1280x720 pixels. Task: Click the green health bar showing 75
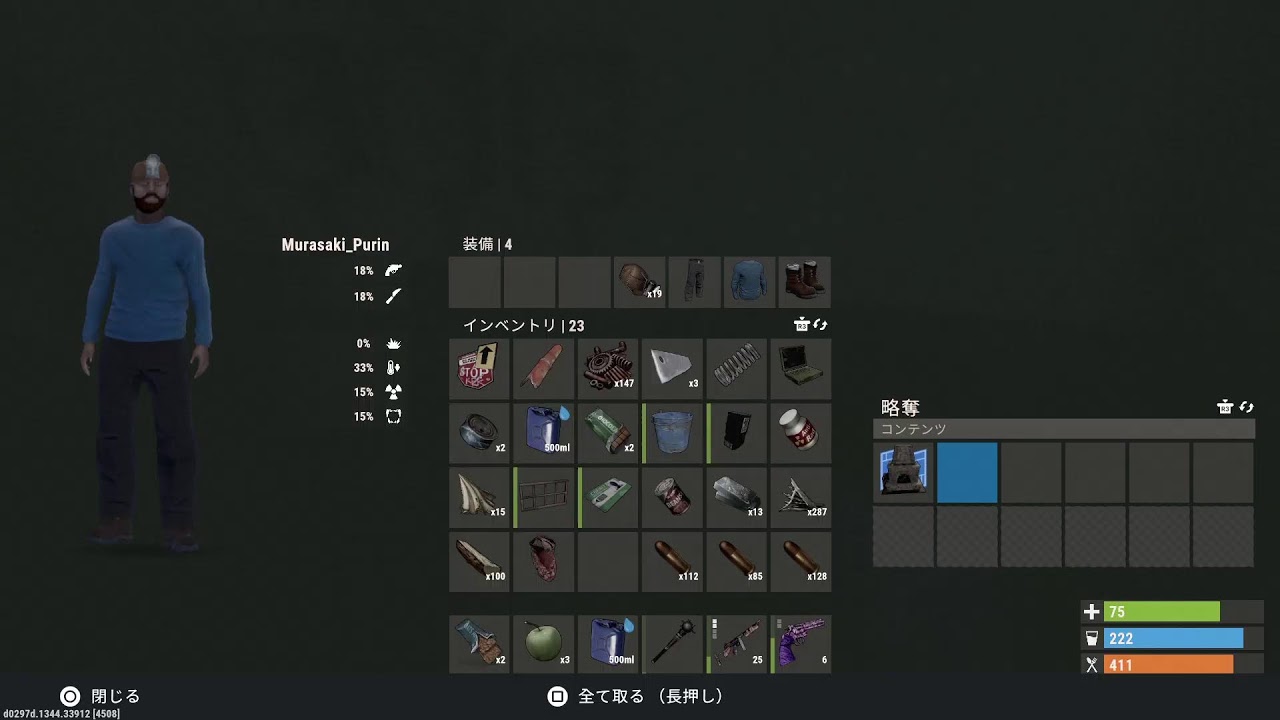click(1160, 609)
